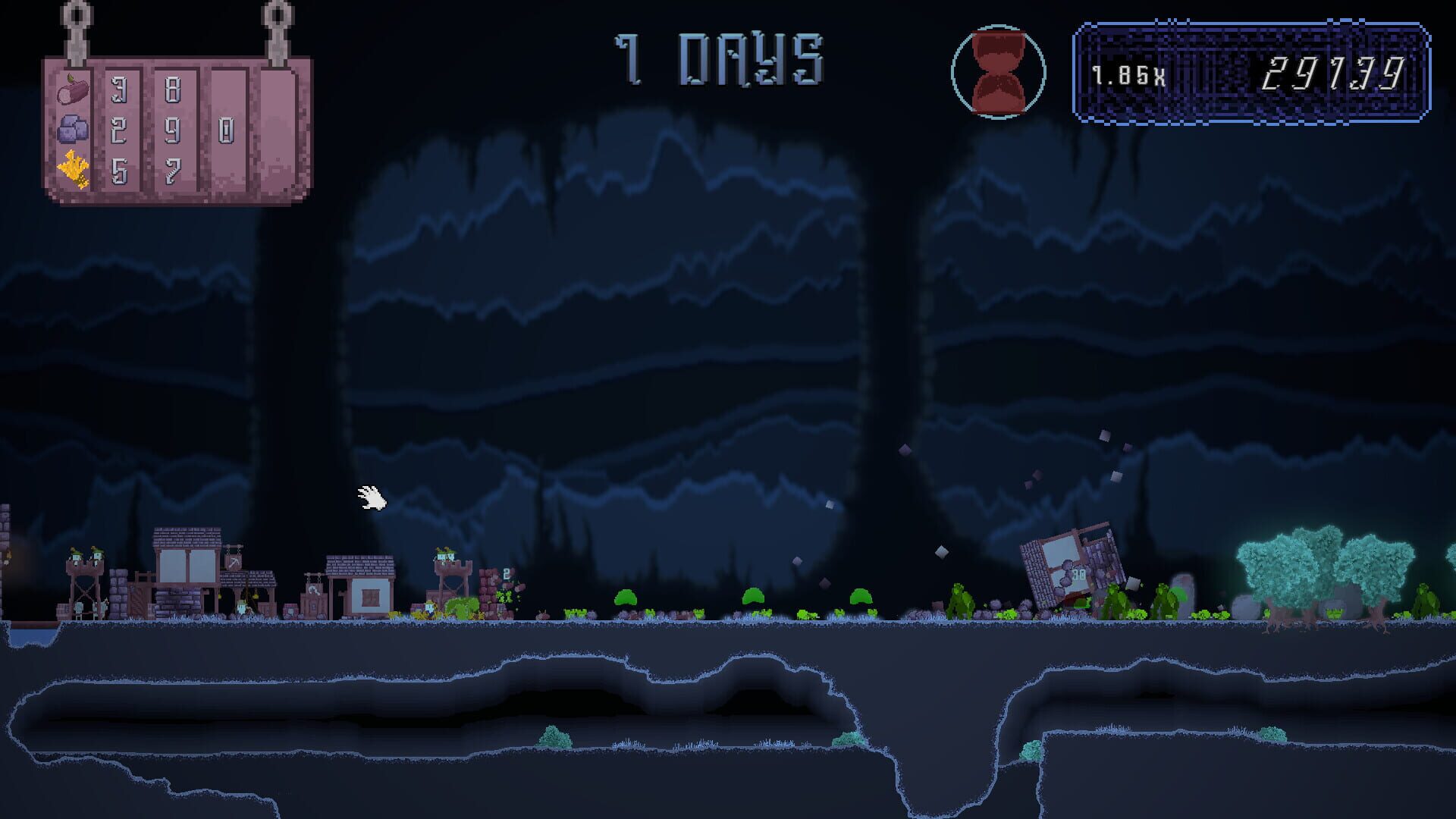Click the pickaxe signboard on the mine building
Viewport: 1456px width, 819px height.
coord(233,563)
